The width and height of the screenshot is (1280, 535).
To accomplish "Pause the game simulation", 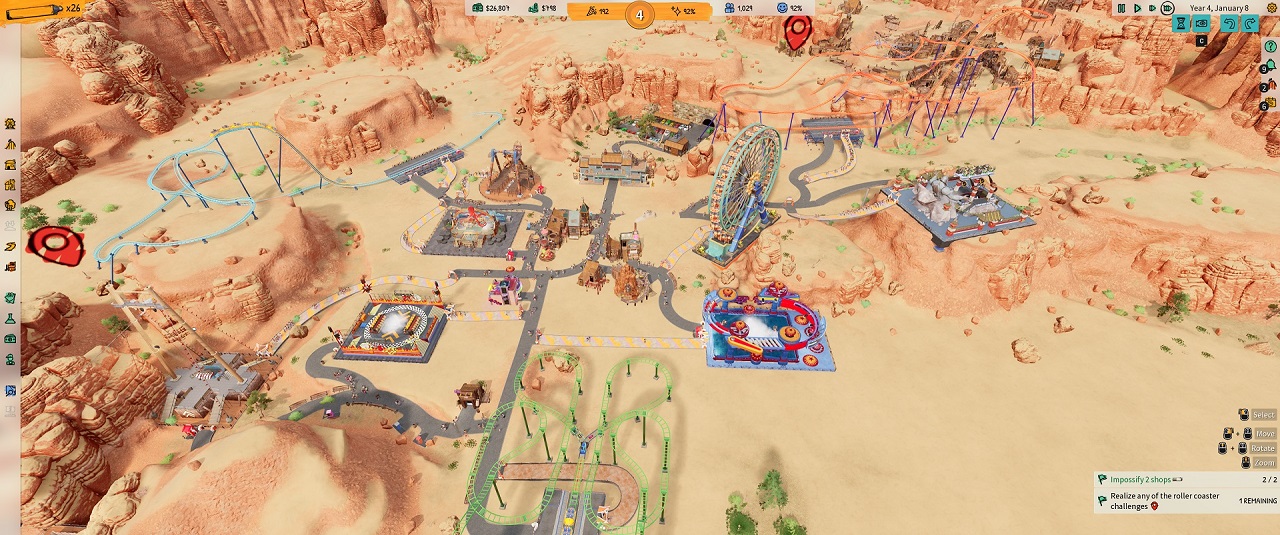I will pos(1121,8).
